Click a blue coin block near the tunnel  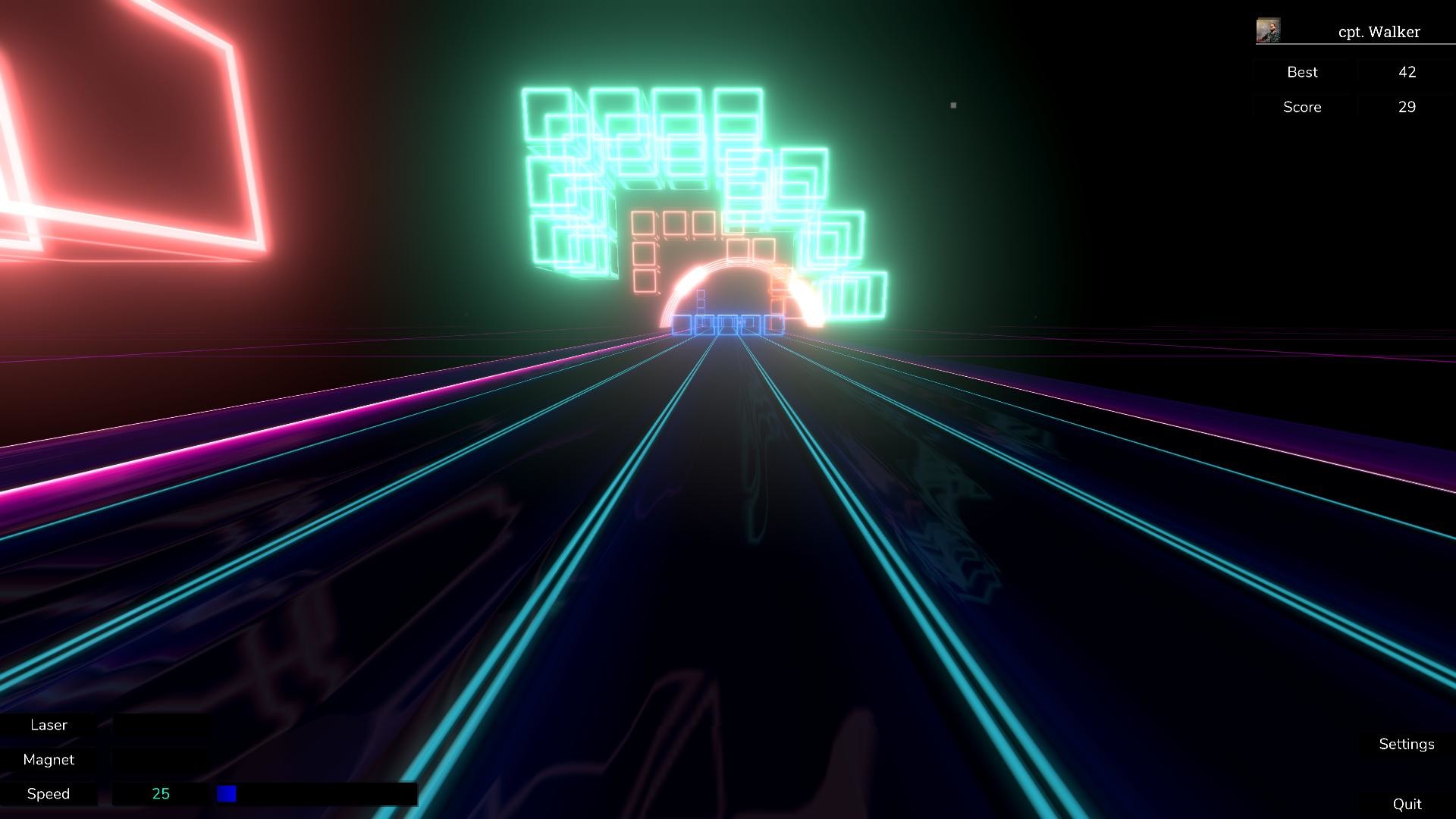coord(728,325)
